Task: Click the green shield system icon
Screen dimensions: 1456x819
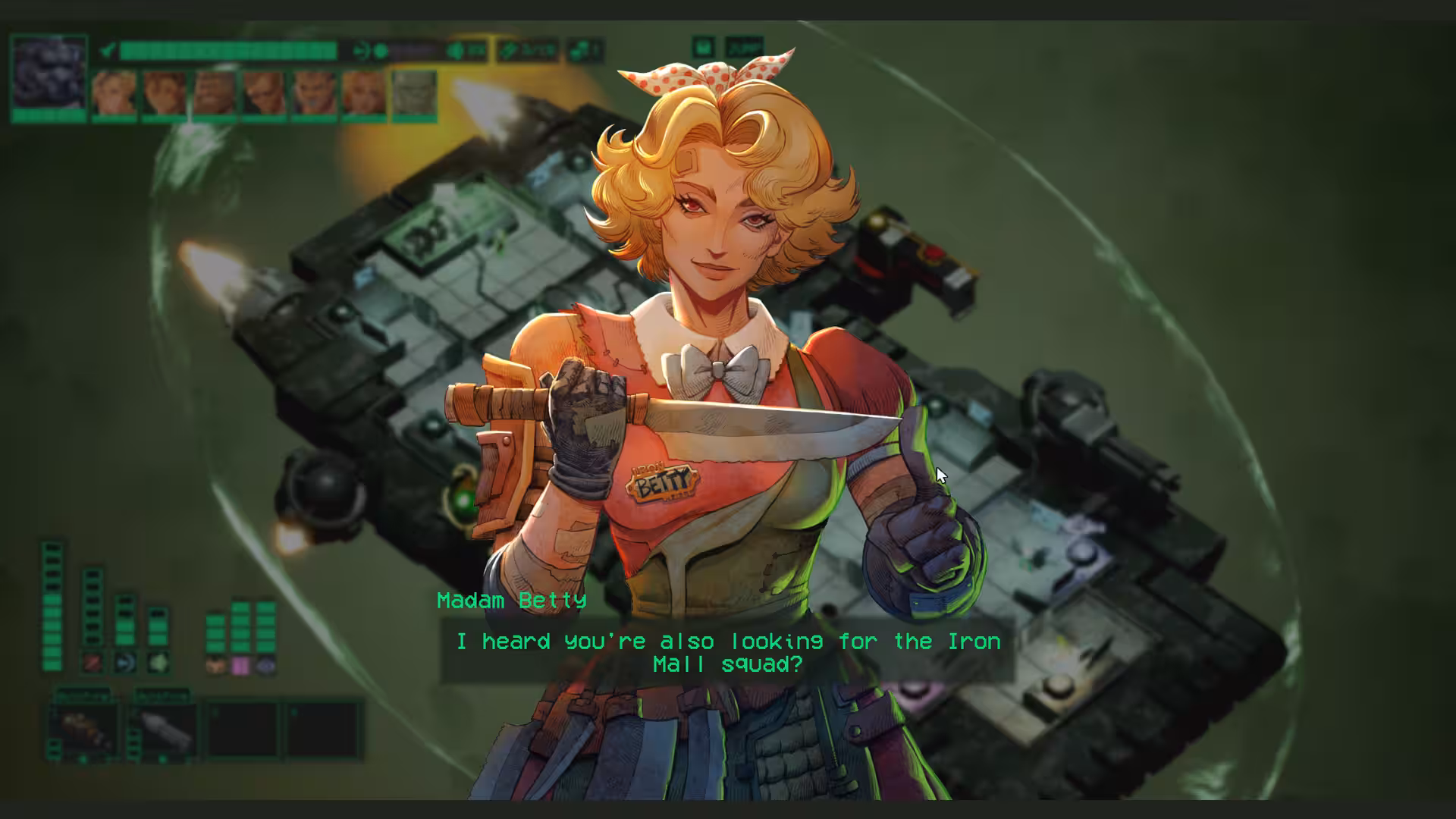Action: [x=158, y=662]
